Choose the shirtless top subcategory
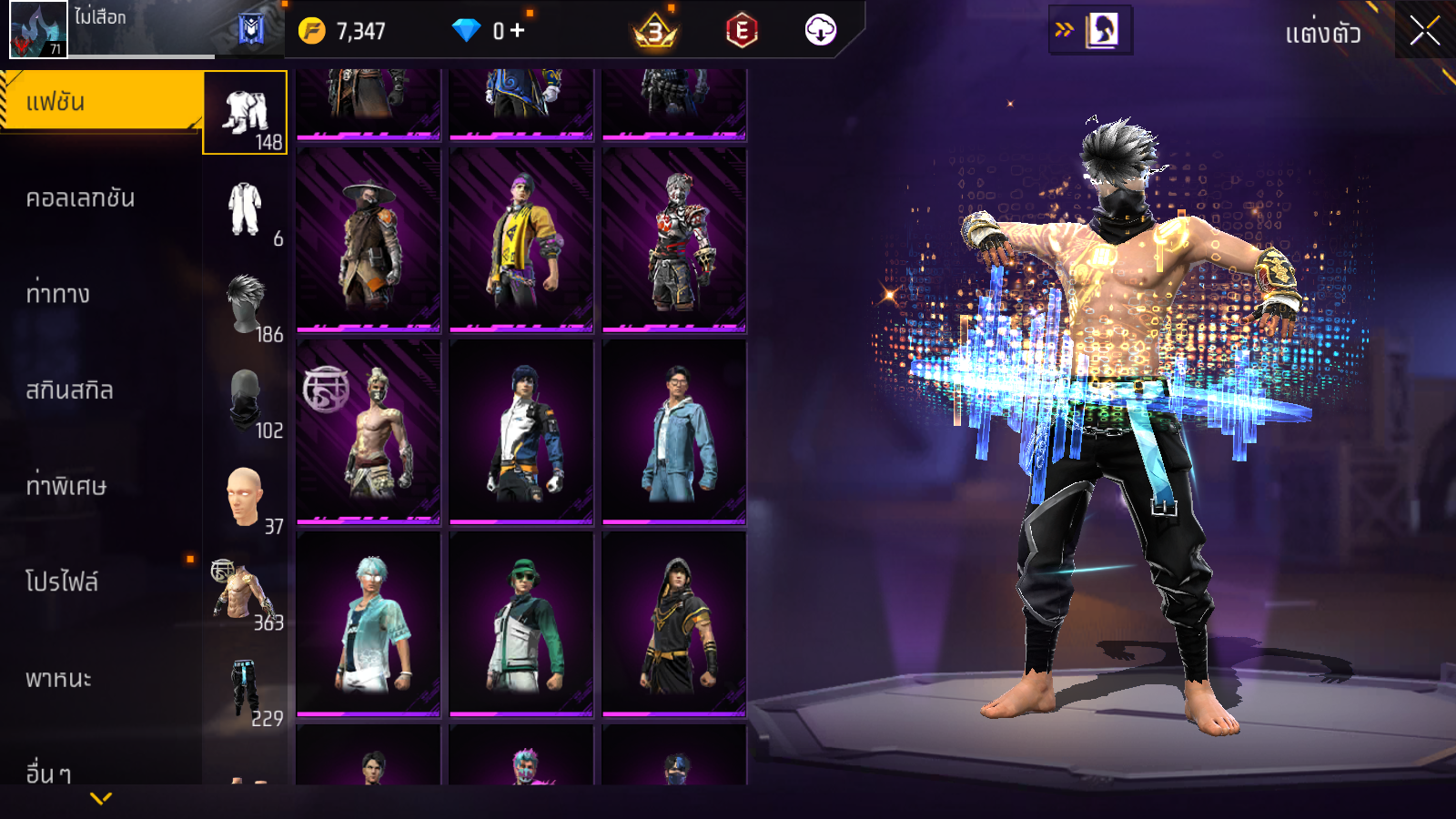 point(243,592)
